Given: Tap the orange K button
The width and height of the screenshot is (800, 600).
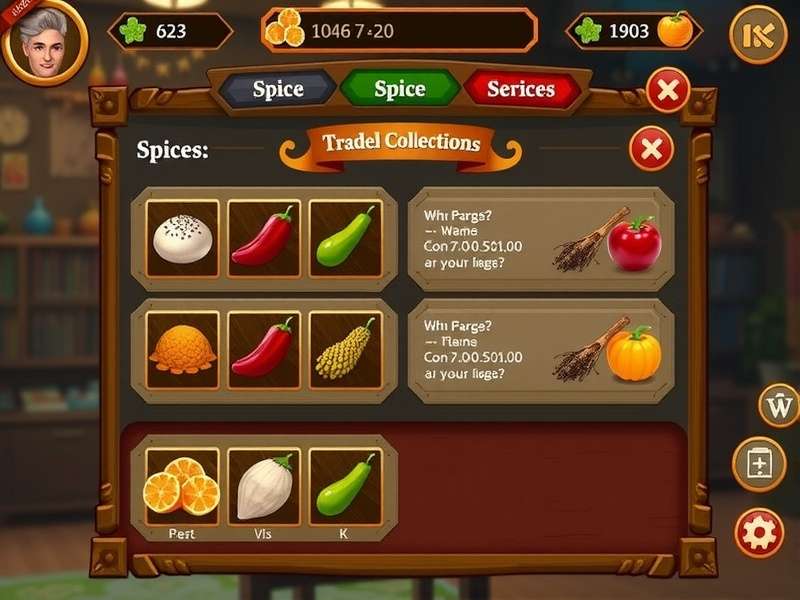Looking at the screenshot, I should click(x=759, y=35).
